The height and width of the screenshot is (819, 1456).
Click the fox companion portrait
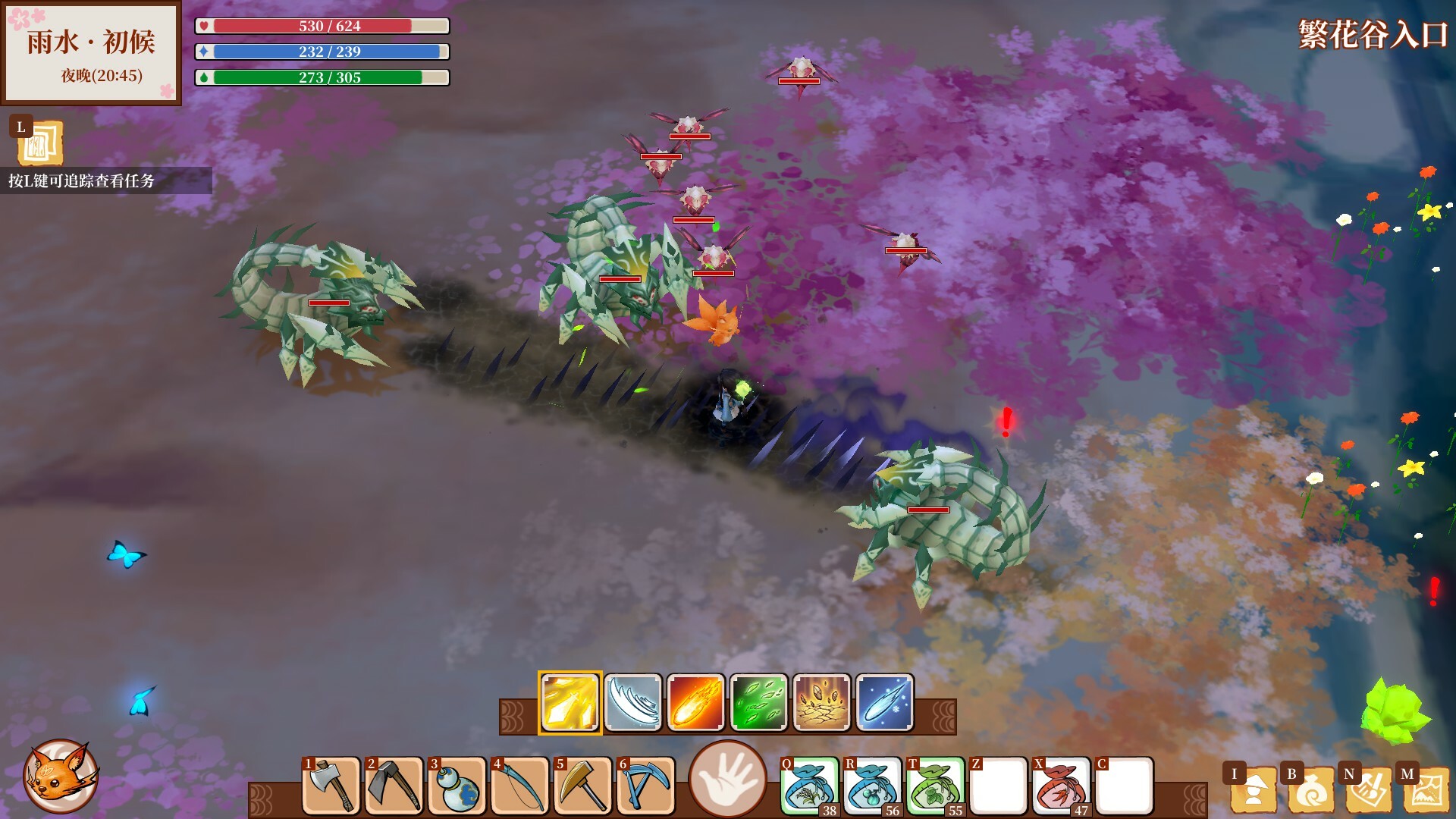pyautogui.click(x=60, y=776)
